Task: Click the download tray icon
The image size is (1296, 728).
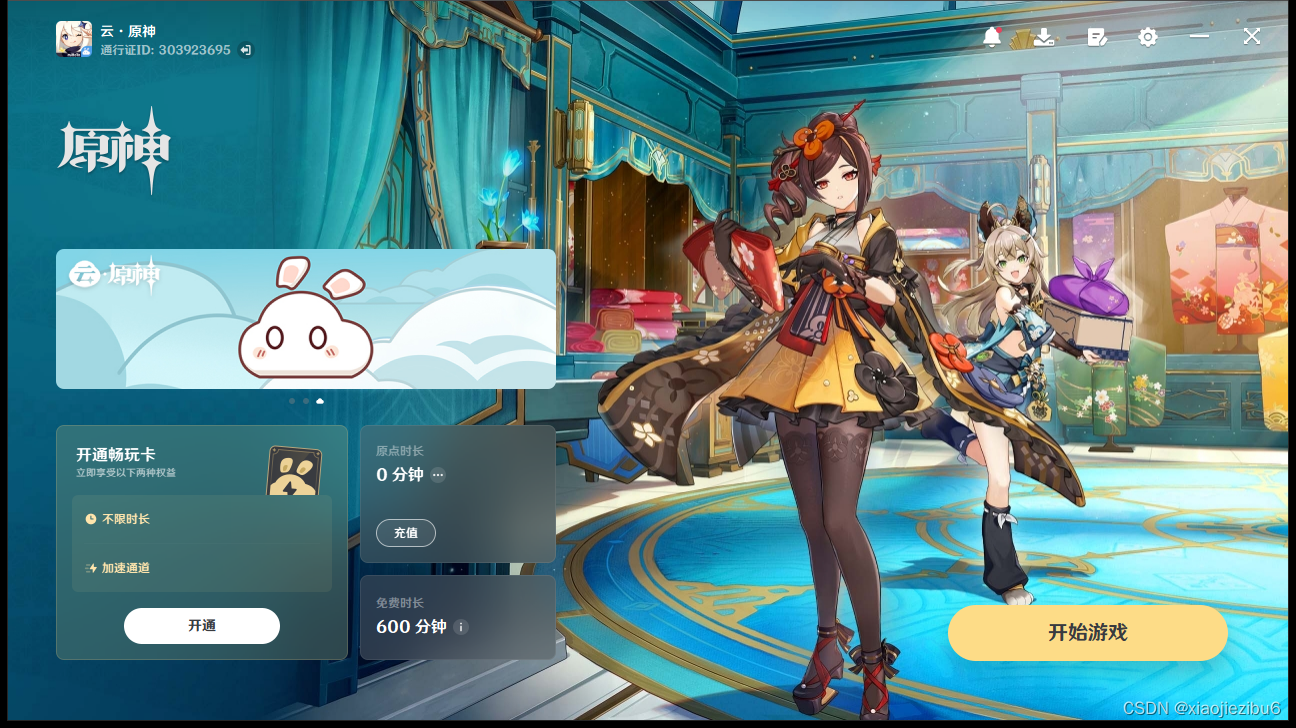Action: click(1044, 37)
